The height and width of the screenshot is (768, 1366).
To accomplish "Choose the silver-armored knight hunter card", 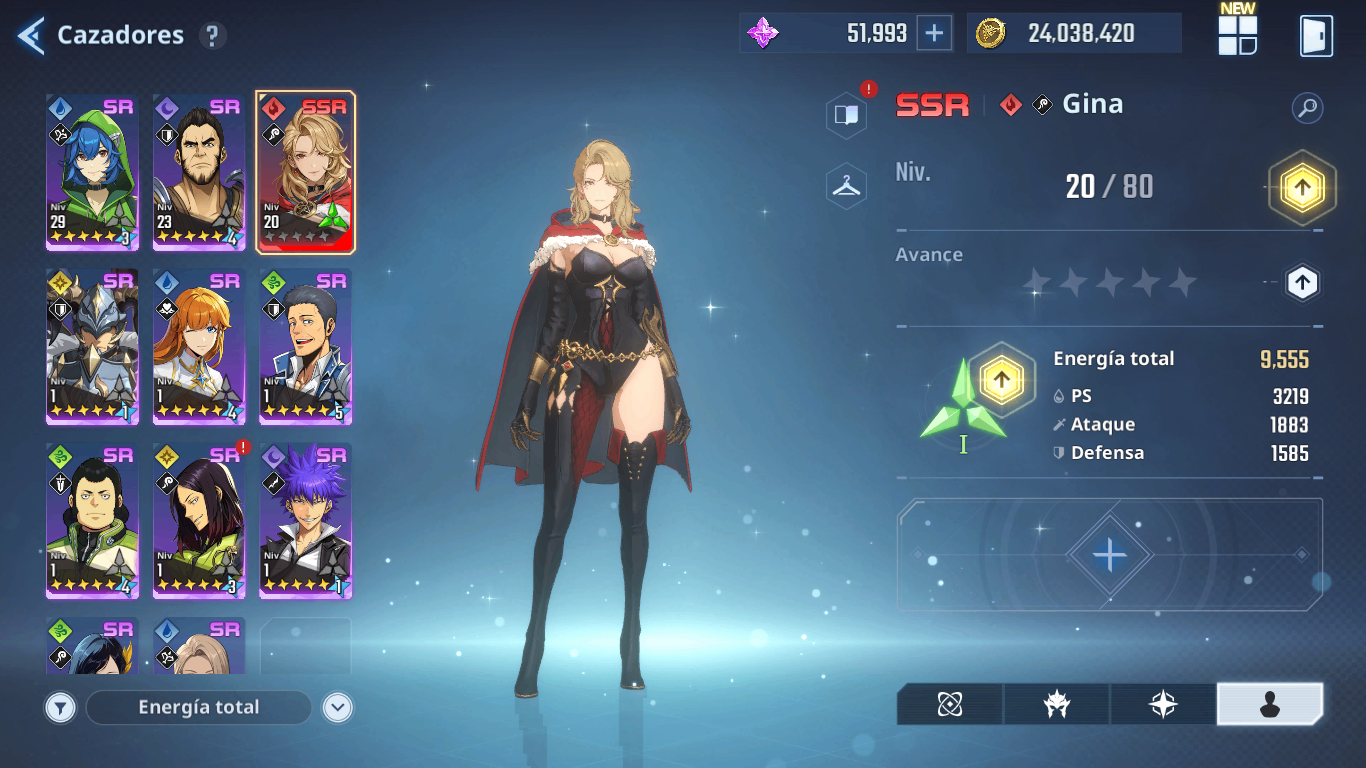I will point(92,346).
